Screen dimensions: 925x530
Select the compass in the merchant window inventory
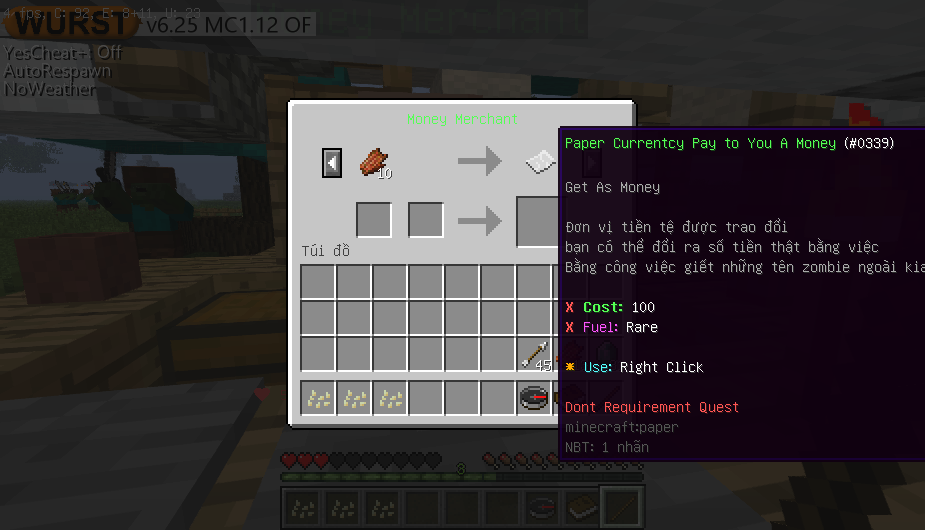coord(535,398)
